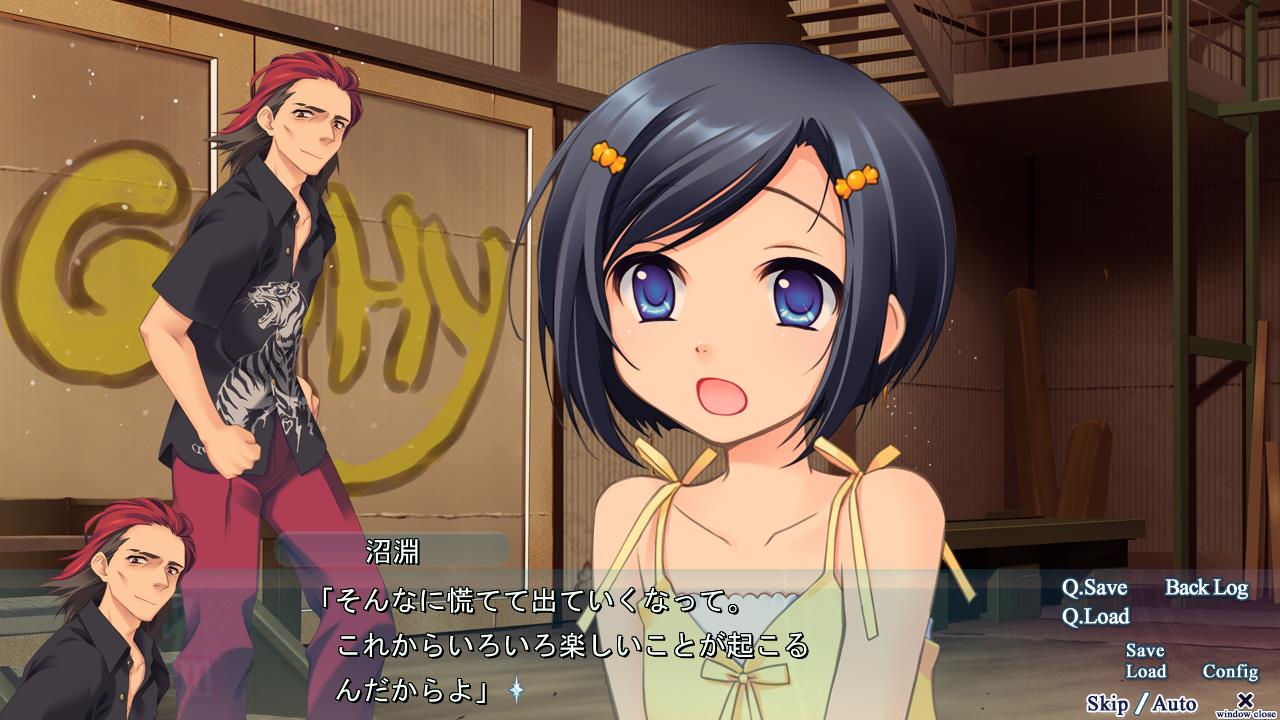Open the Load menu
The height and width of the screenshot is (720, 1280).
coord(1145,672)
